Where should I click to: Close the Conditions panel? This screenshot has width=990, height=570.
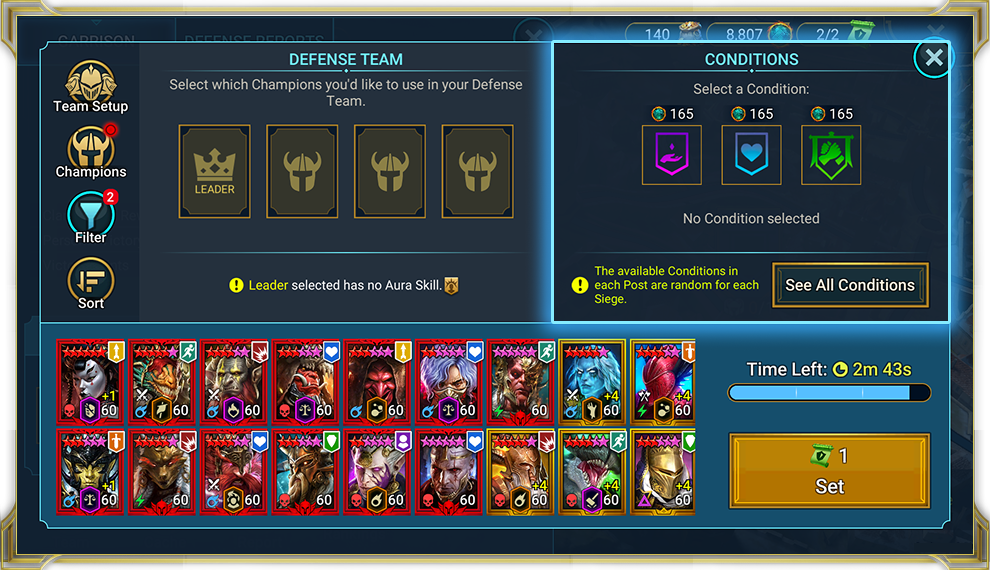coord(934,58)
